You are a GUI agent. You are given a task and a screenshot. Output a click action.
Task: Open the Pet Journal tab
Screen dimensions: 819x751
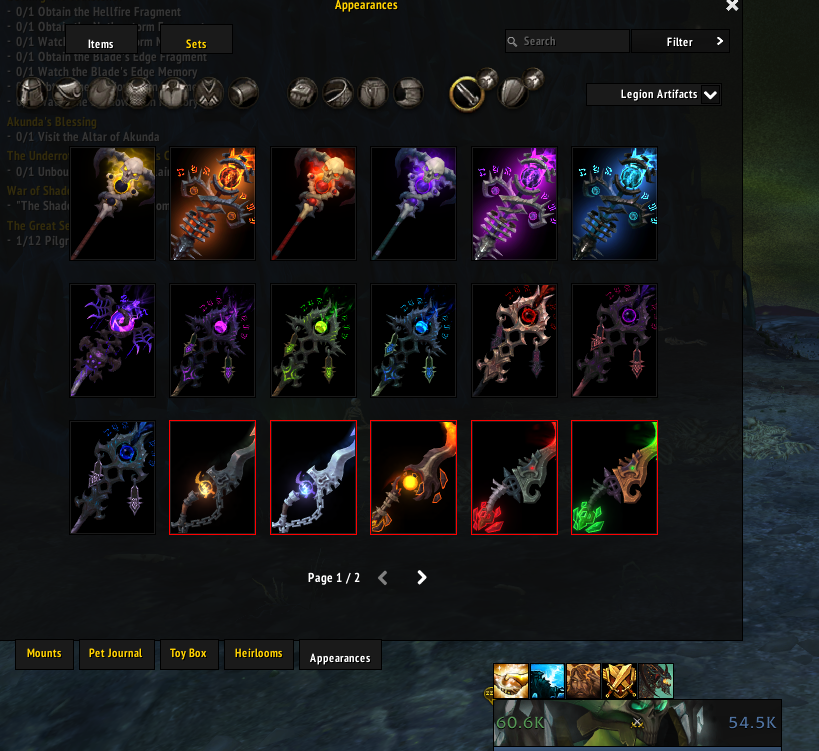[115, 654]
